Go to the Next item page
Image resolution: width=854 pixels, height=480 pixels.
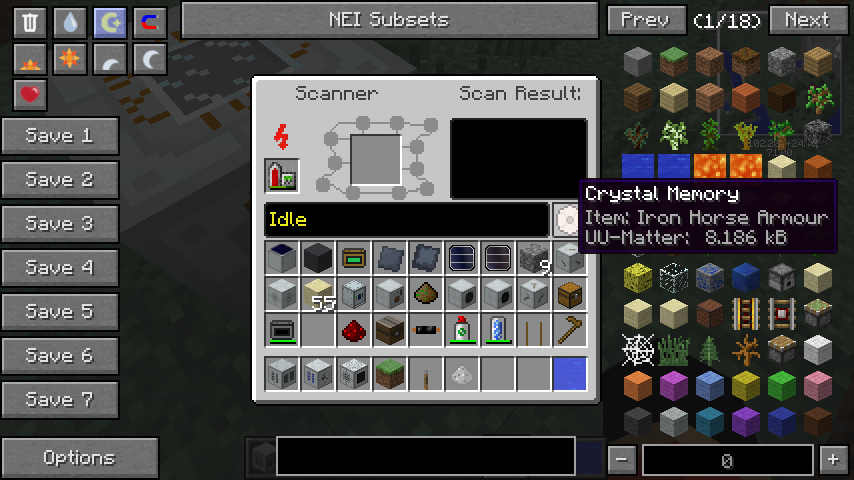point(806,20)
